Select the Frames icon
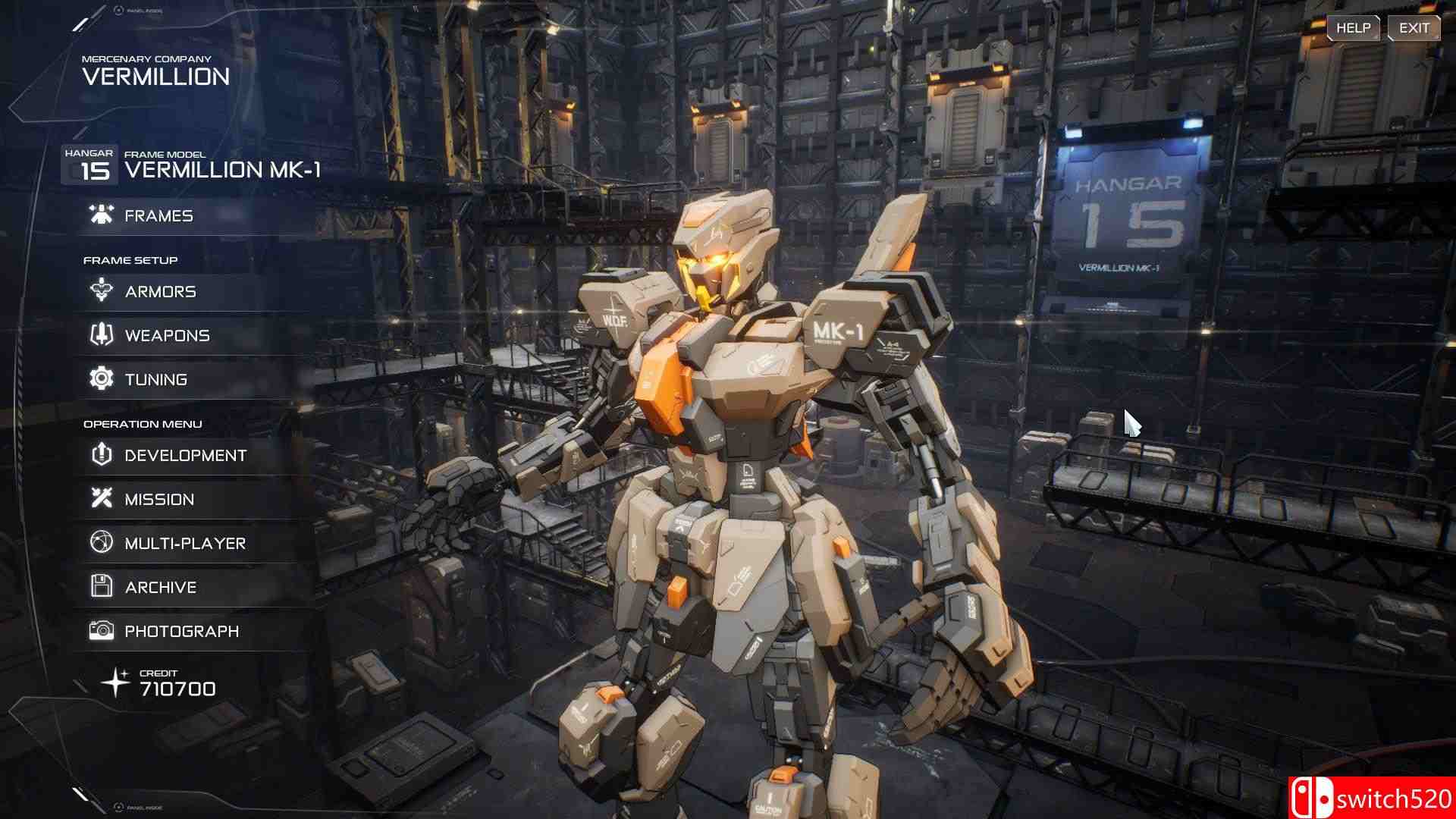The width and height of the screenshot is (1456, 819). 99,215
